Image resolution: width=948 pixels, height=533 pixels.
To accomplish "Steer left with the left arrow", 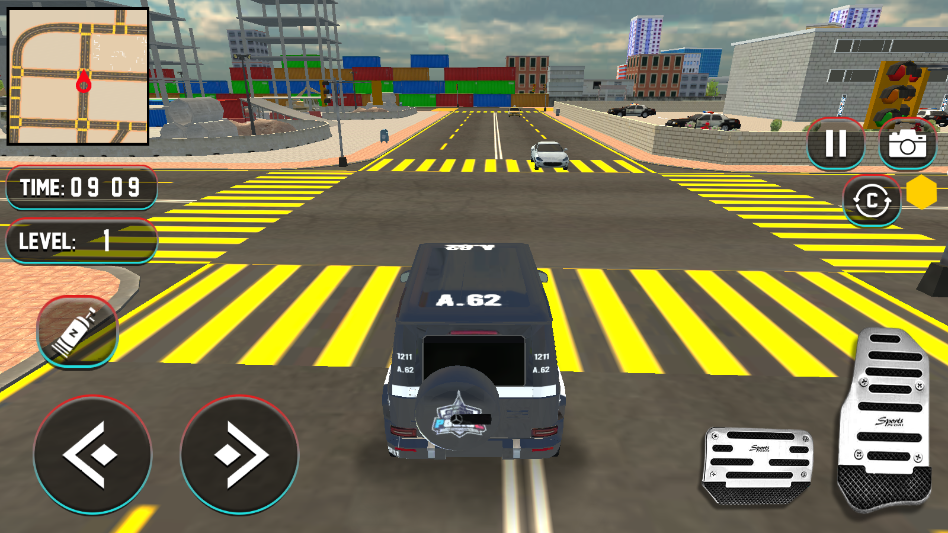I will pos(92,455).
